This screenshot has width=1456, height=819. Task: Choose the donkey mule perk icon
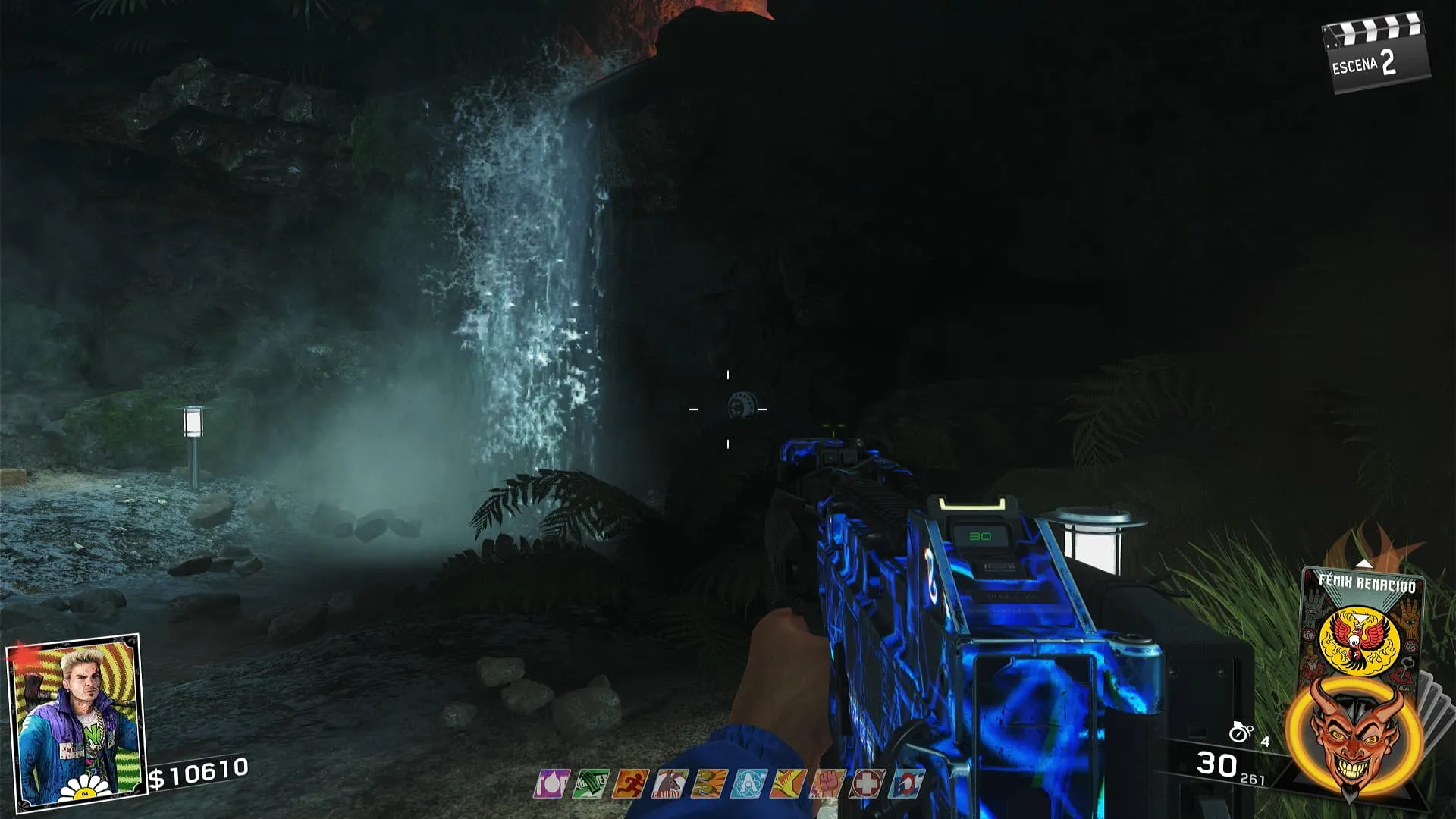(x=670, y=783)
